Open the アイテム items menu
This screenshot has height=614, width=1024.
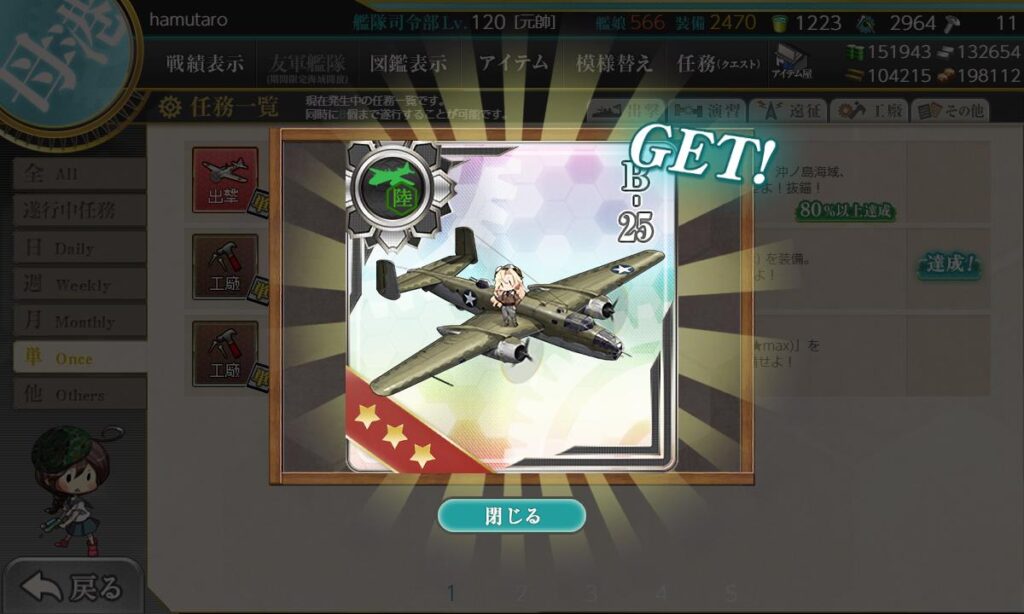(x=513, y=63)
